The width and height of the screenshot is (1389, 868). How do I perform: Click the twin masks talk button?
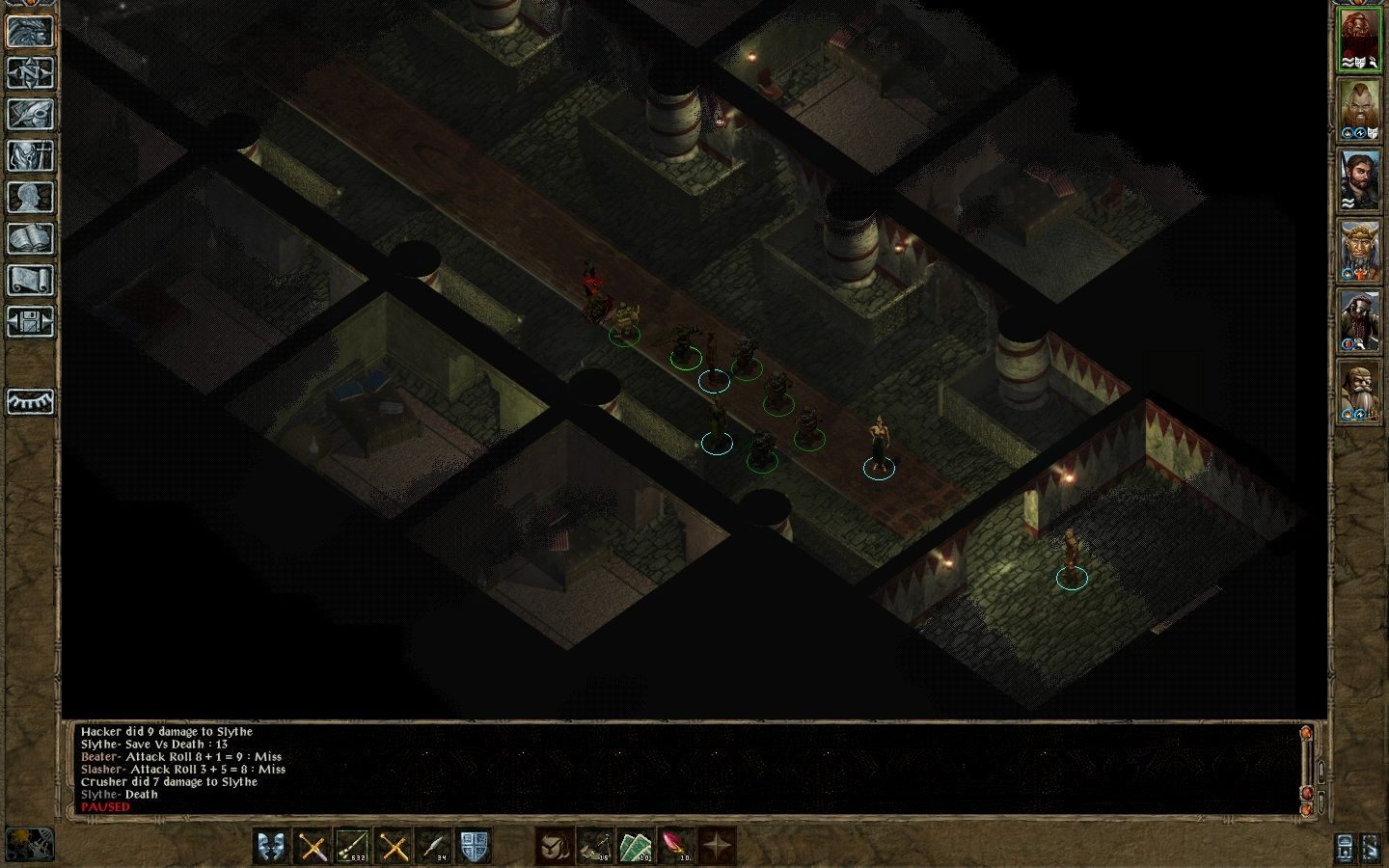(272, 847)
